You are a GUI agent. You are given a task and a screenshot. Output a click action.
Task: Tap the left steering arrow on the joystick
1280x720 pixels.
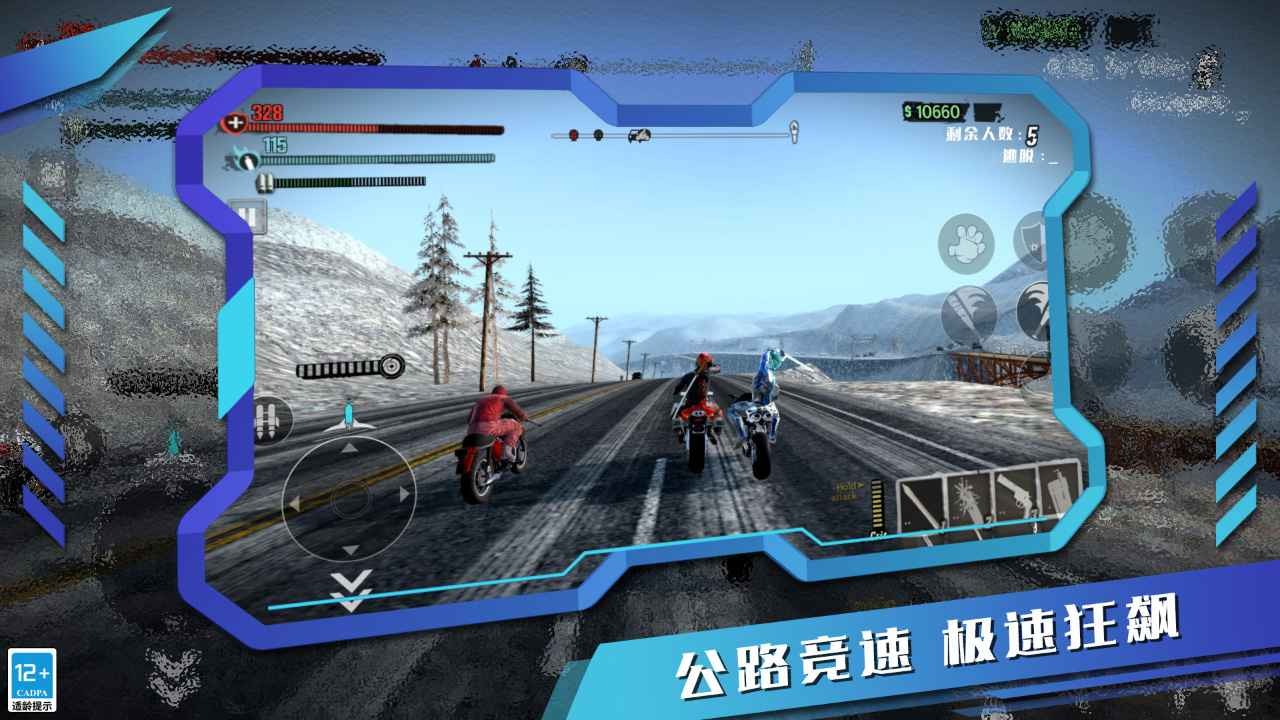pos(294,501)
